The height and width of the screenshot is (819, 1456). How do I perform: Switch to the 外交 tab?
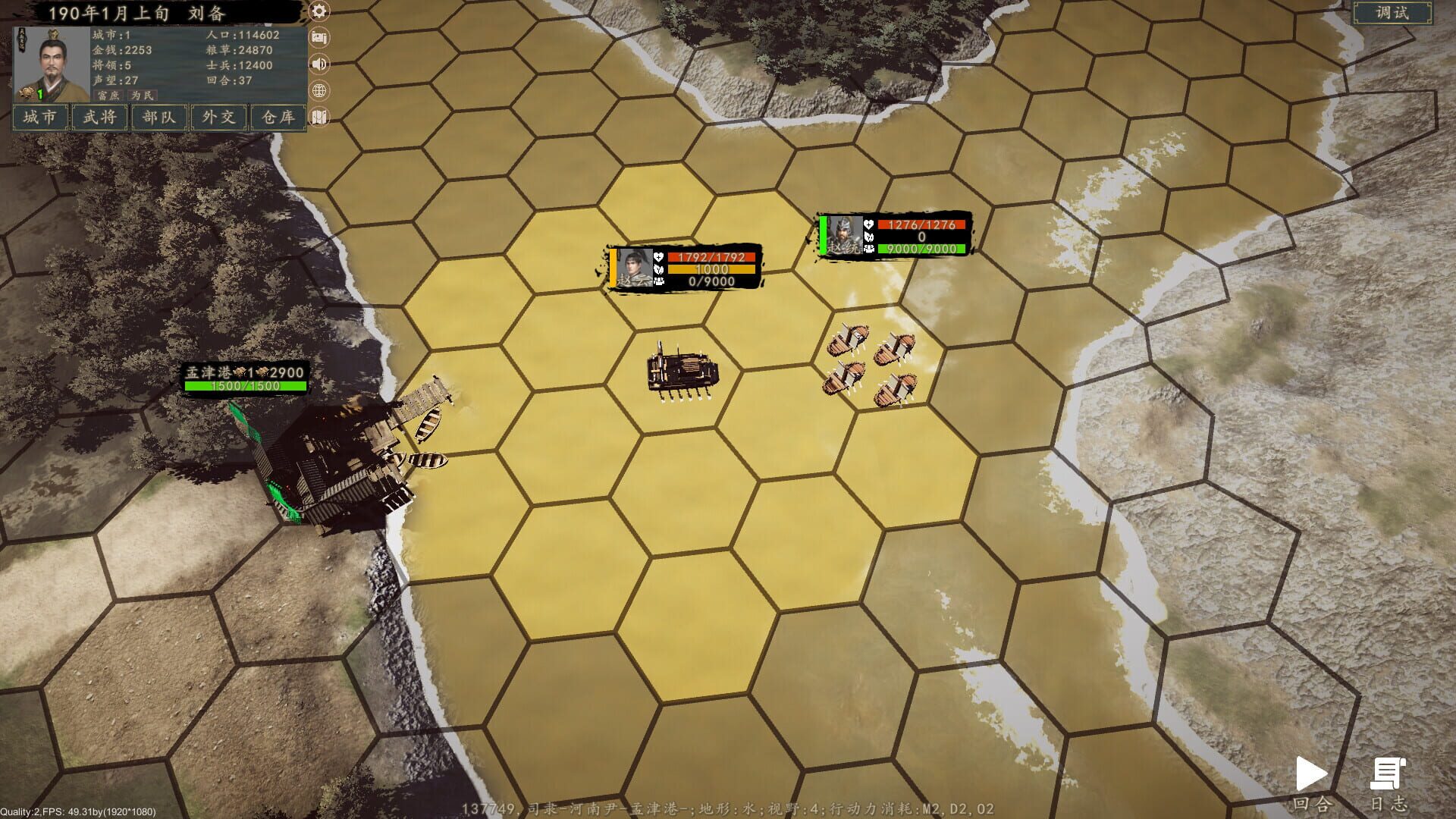(x=218, y=118)
